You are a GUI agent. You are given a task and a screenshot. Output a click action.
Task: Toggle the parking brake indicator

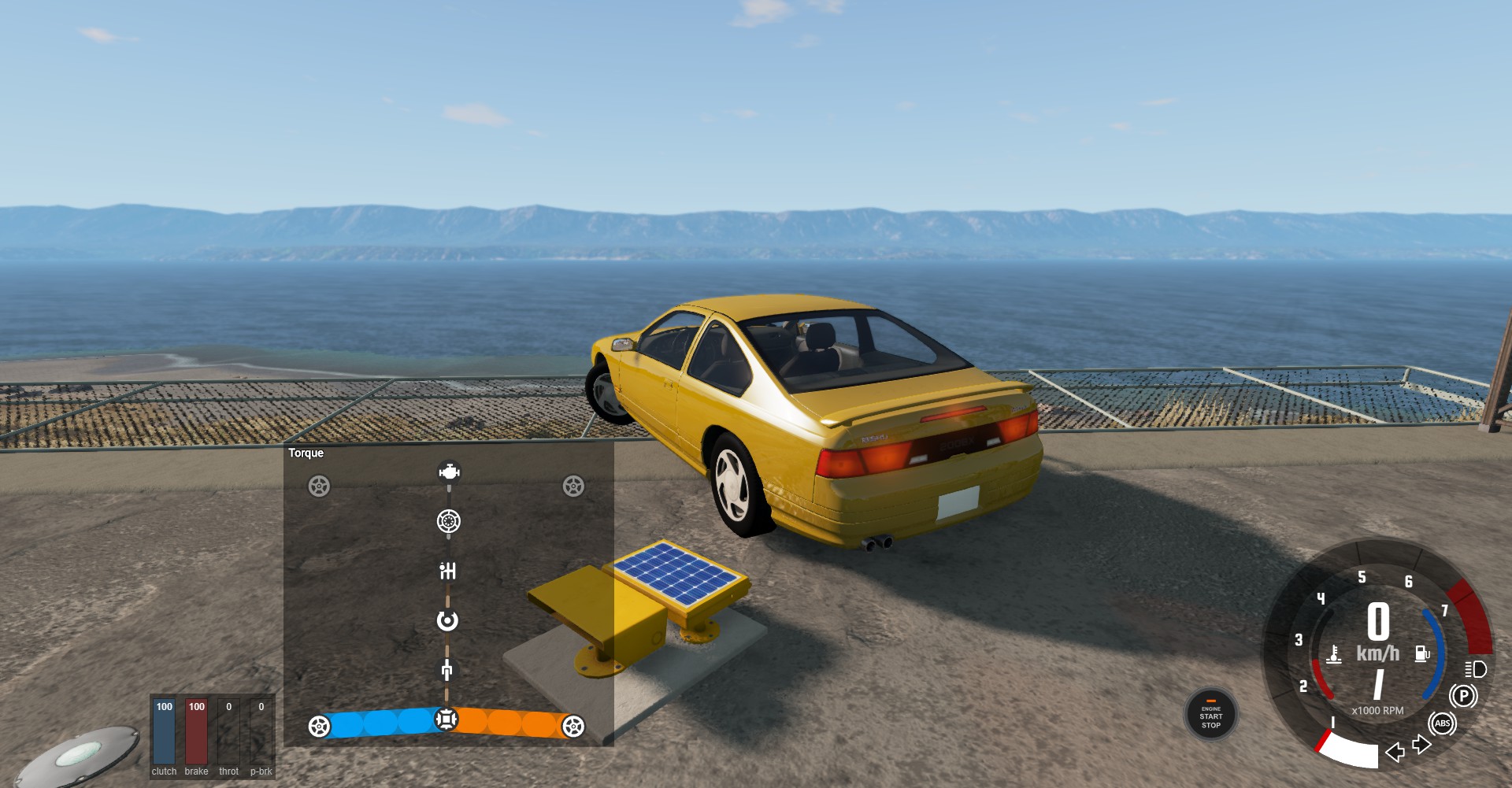1463,696
